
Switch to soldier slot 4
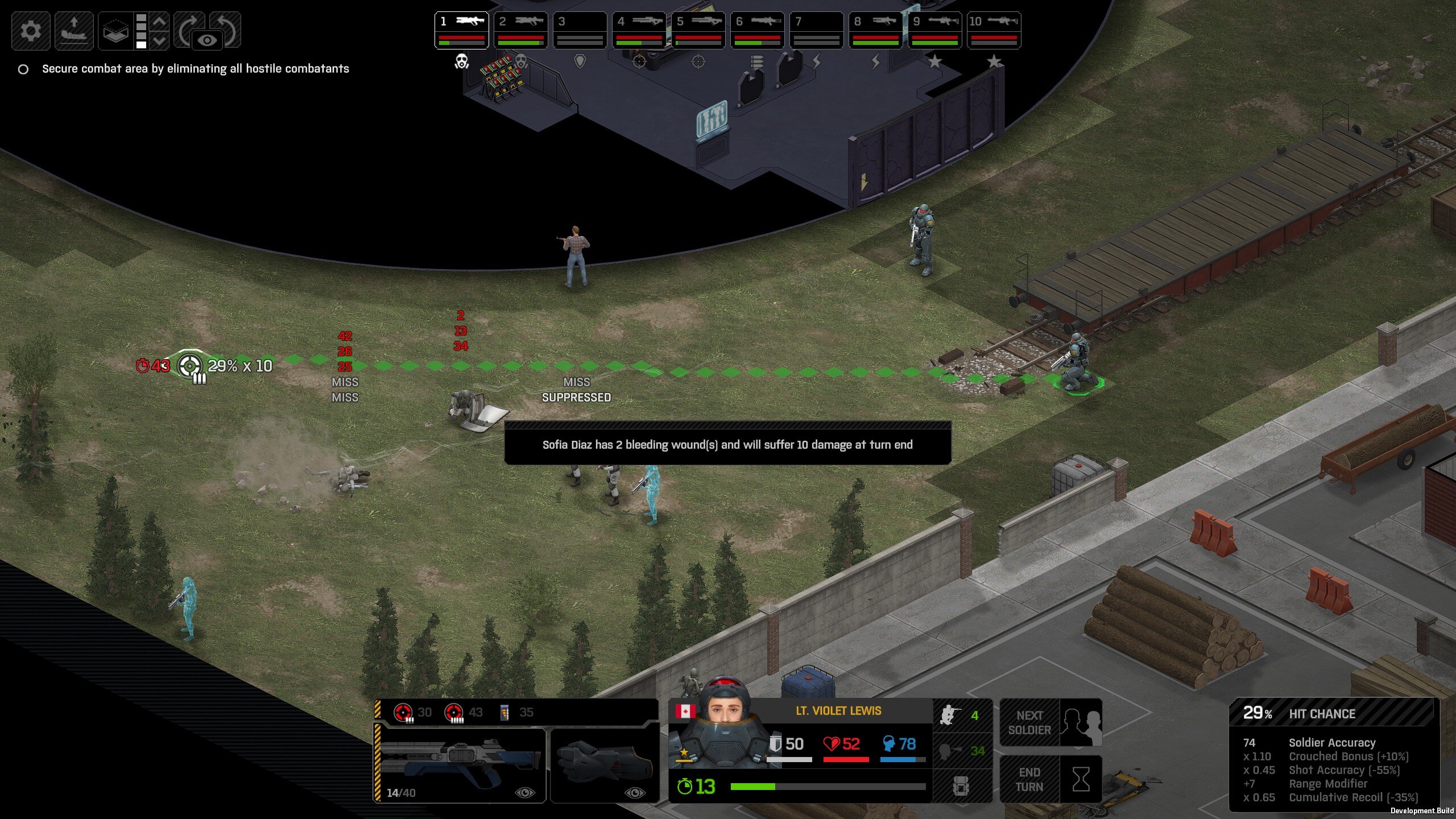click(x=639, y=30)
